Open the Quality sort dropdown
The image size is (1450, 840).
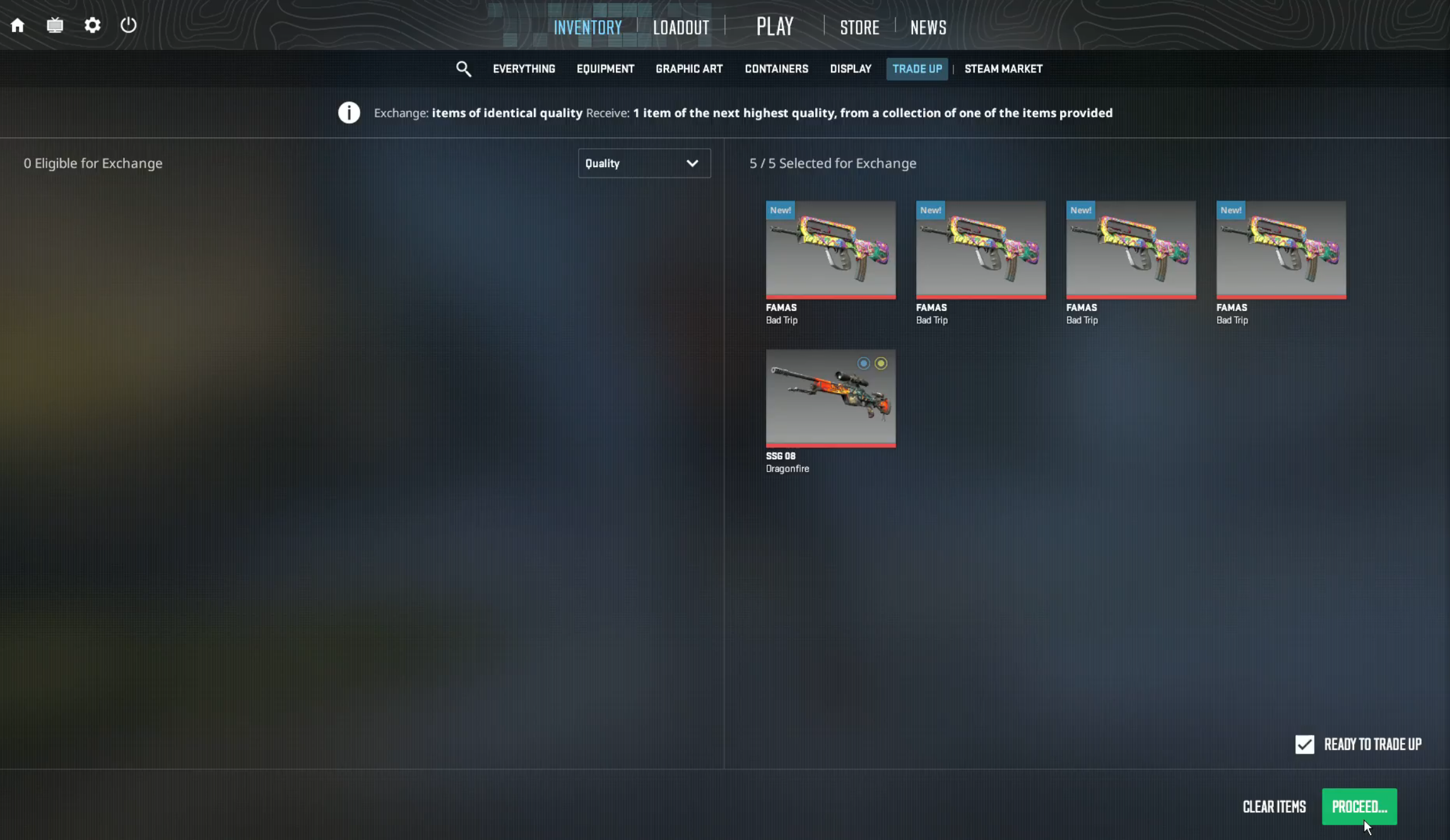(x=643, y=163)
